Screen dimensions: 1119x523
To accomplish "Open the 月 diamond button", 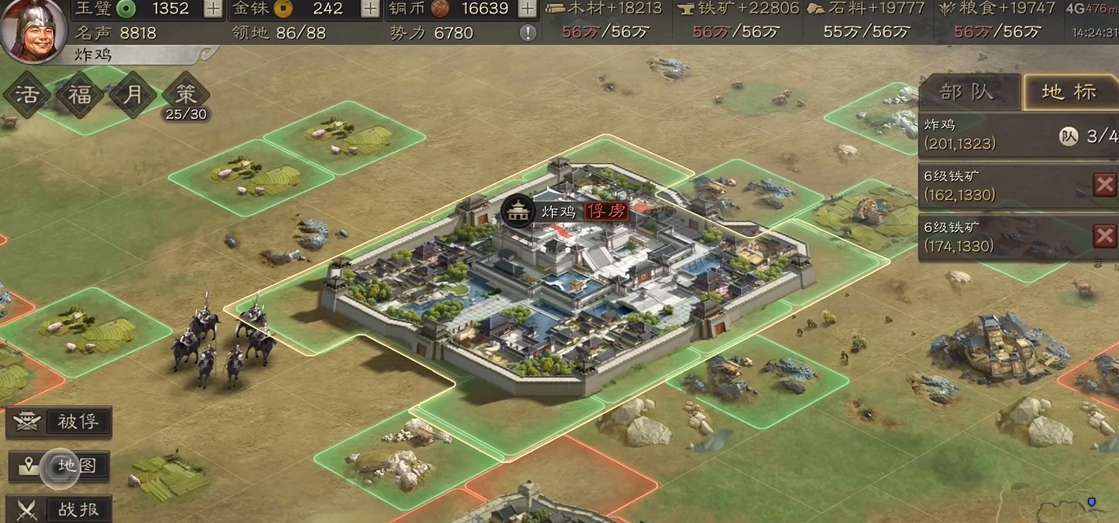I will click(x=133, y=96).
